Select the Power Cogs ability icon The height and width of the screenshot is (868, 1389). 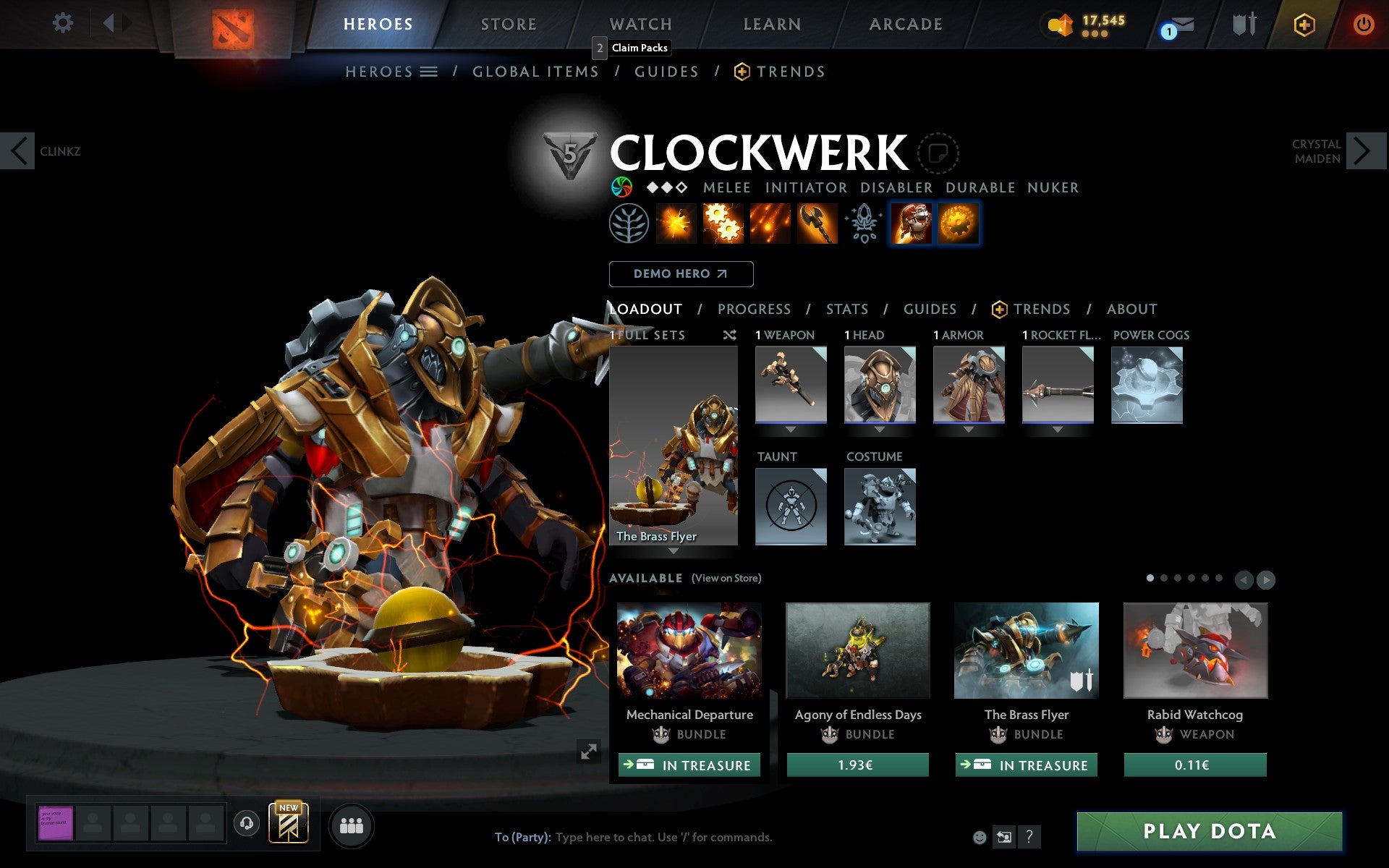(723, 224)
